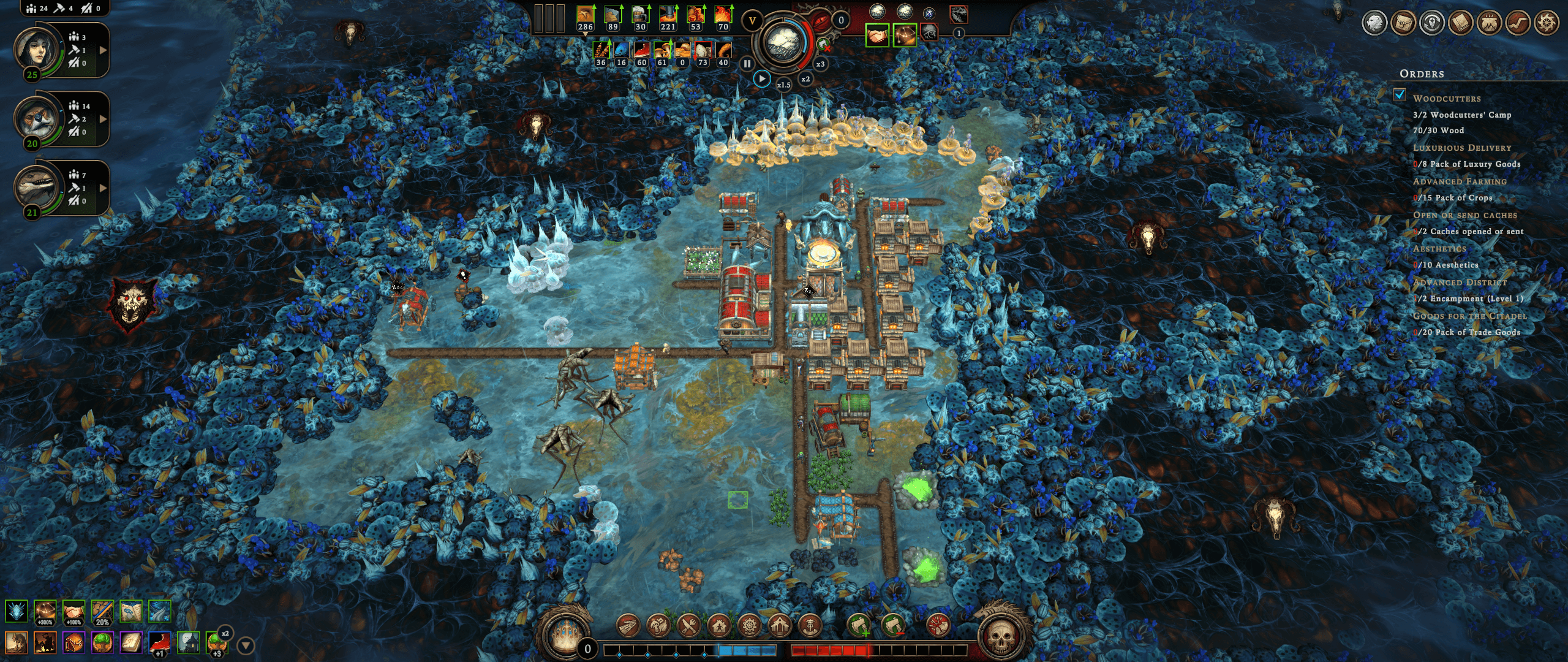This screenshot has height=662, width=1568.
Task: Open the encyclopedia book
Action: coord(1461,23)
